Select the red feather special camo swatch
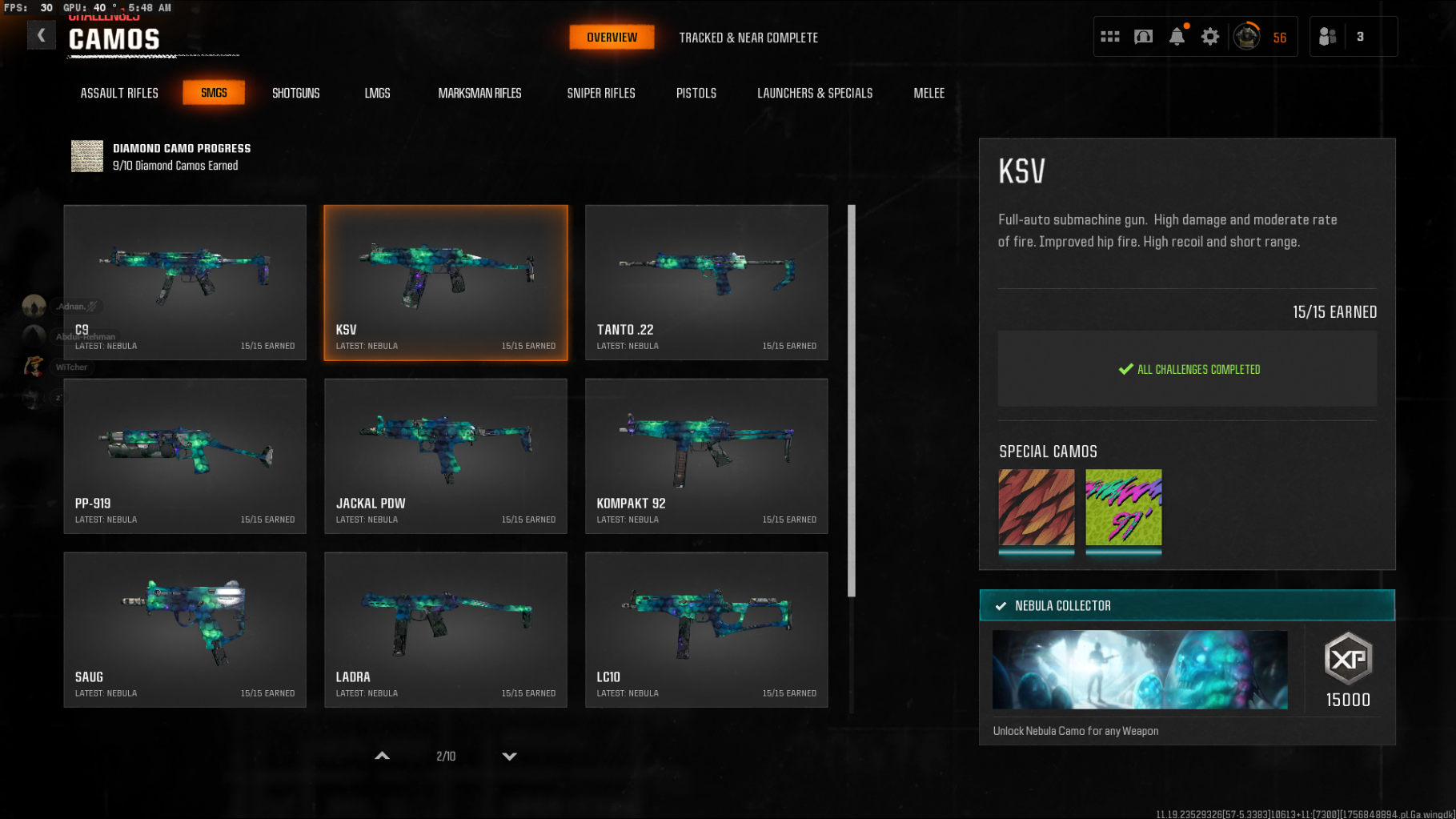Image resolution: width=1456 pixels, height=819 pixels. [x=1036, y=508]
